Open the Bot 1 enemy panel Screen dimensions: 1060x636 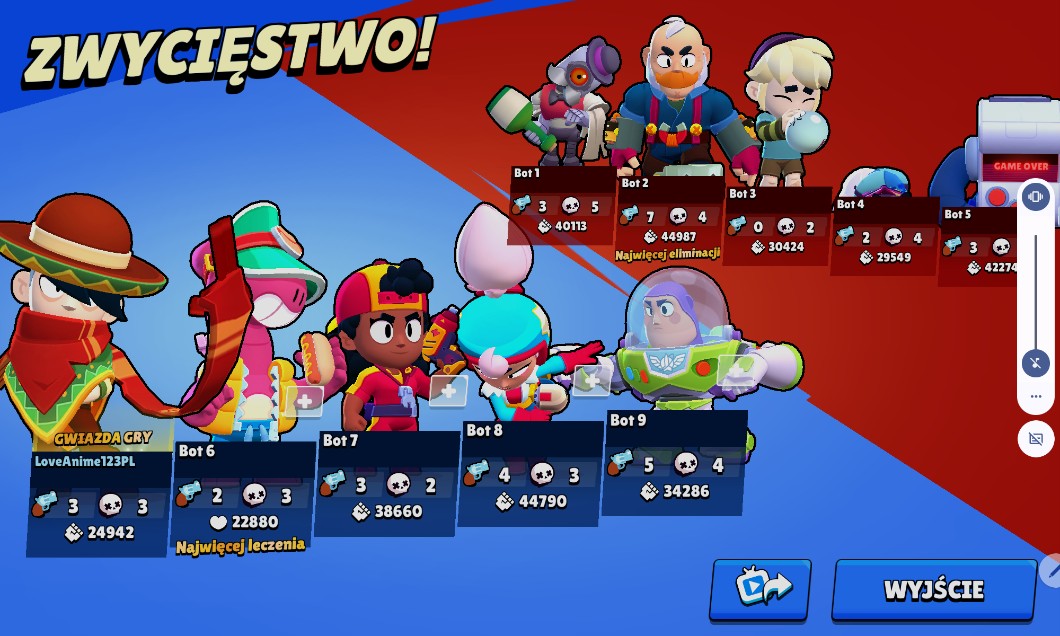(x=561, y=205)
